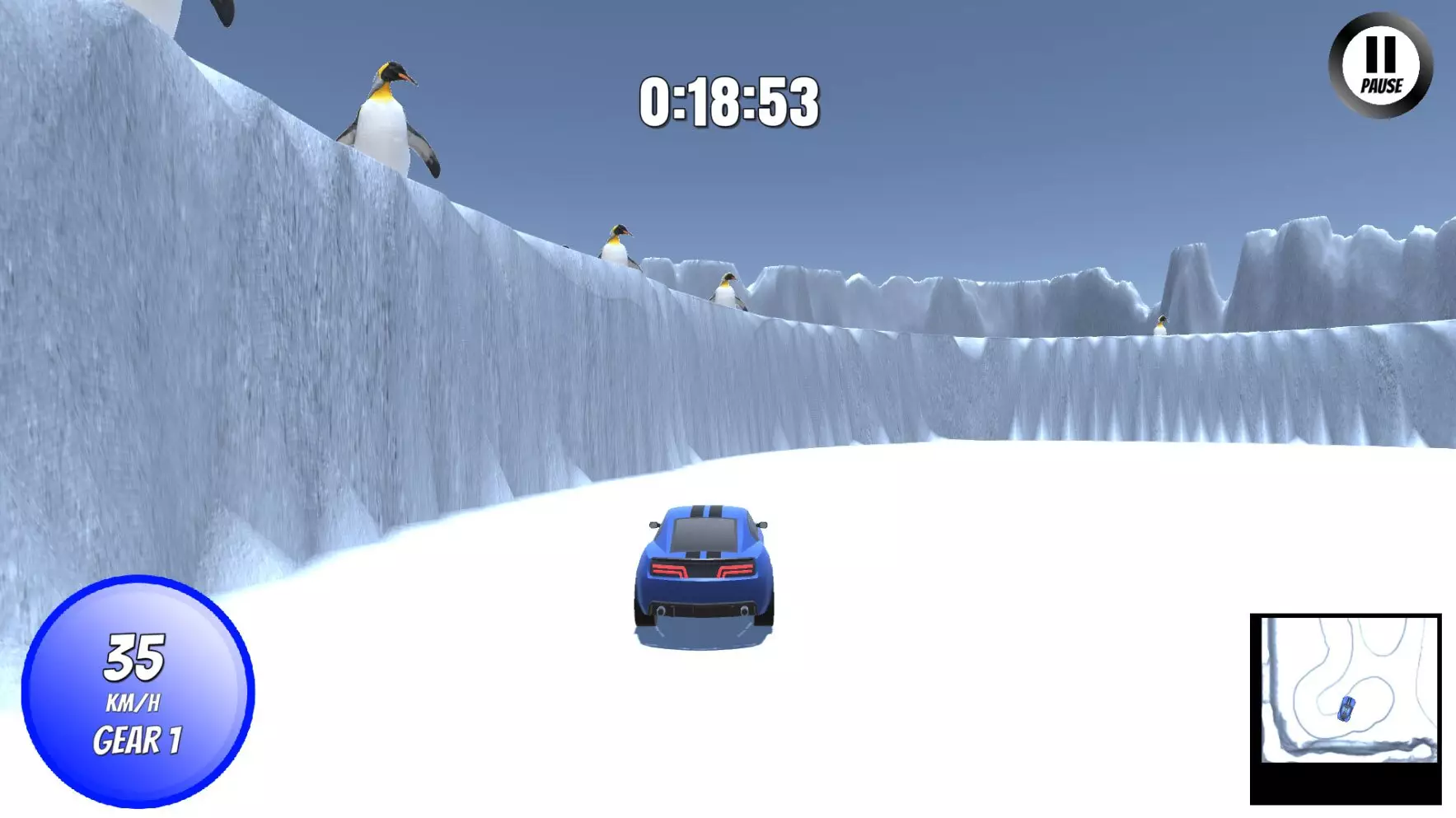This screenshot has width=1456, height=818.
Task: Click the gear progress indicator
Action: click(138, 739)
